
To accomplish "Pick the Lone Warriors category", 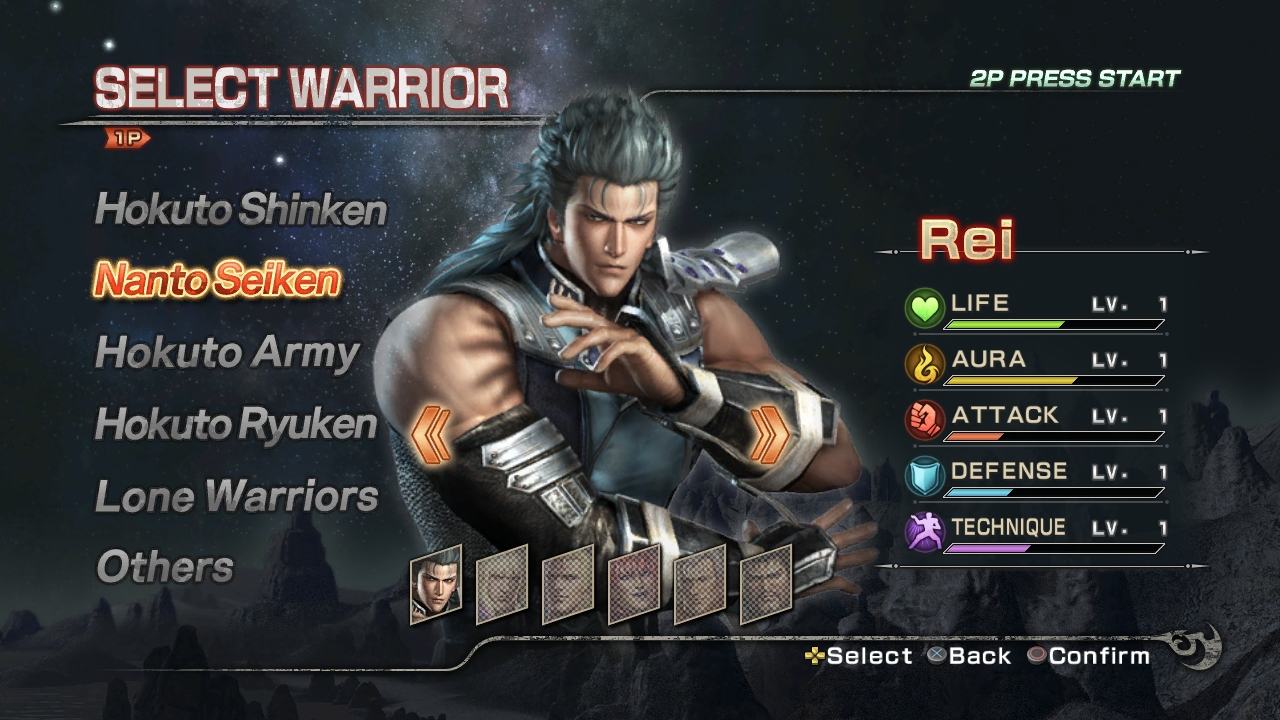I will point(236,496).
